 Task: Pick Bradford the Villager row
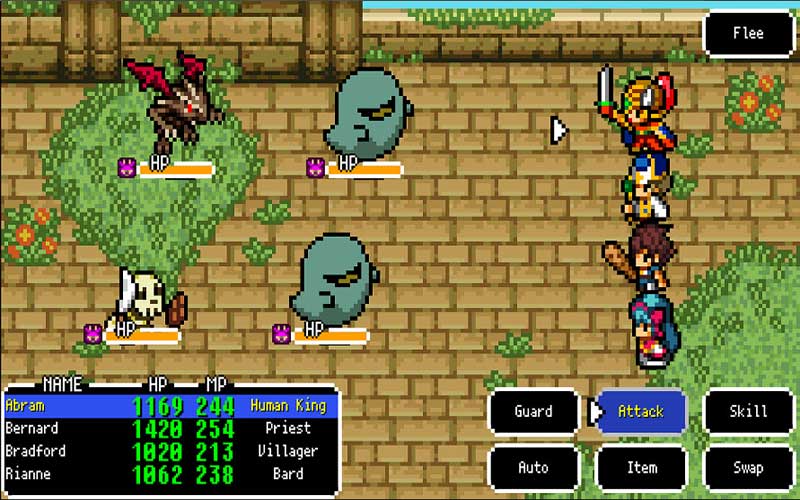pos(170,451)
